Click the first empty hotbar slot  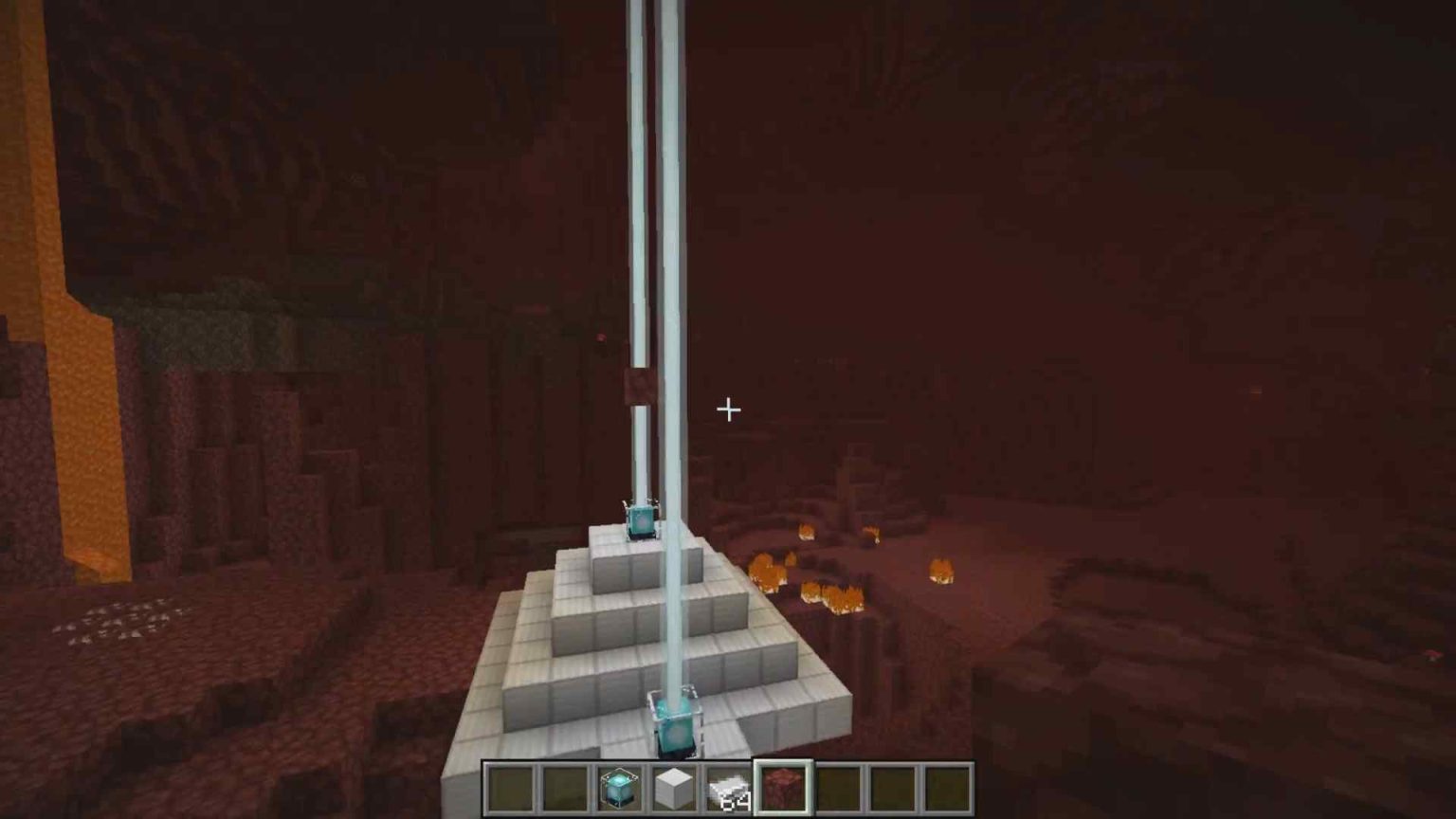tap(510, 787)
